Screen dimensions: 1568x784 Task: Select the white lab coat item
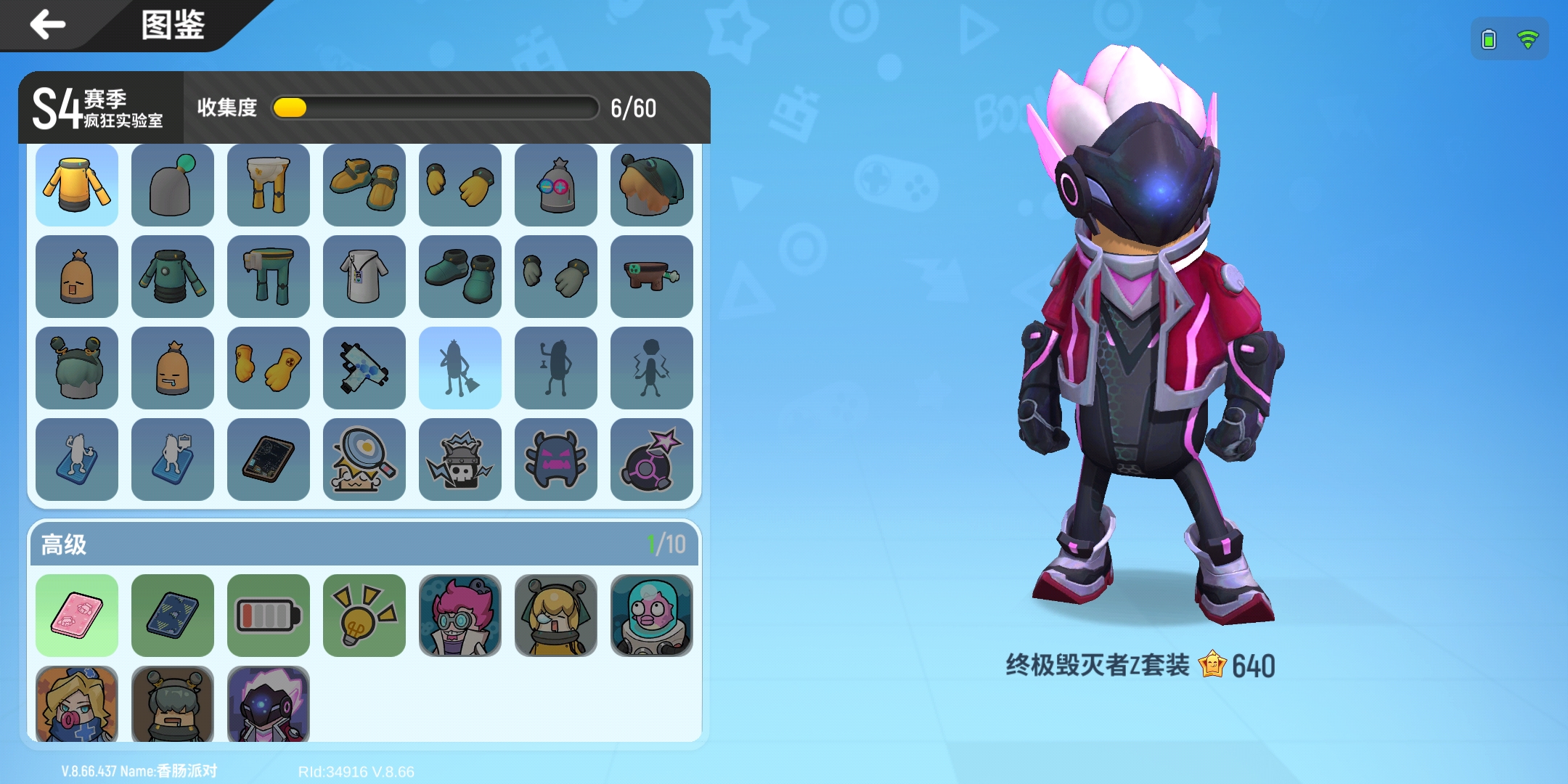[x=364, y=276]
